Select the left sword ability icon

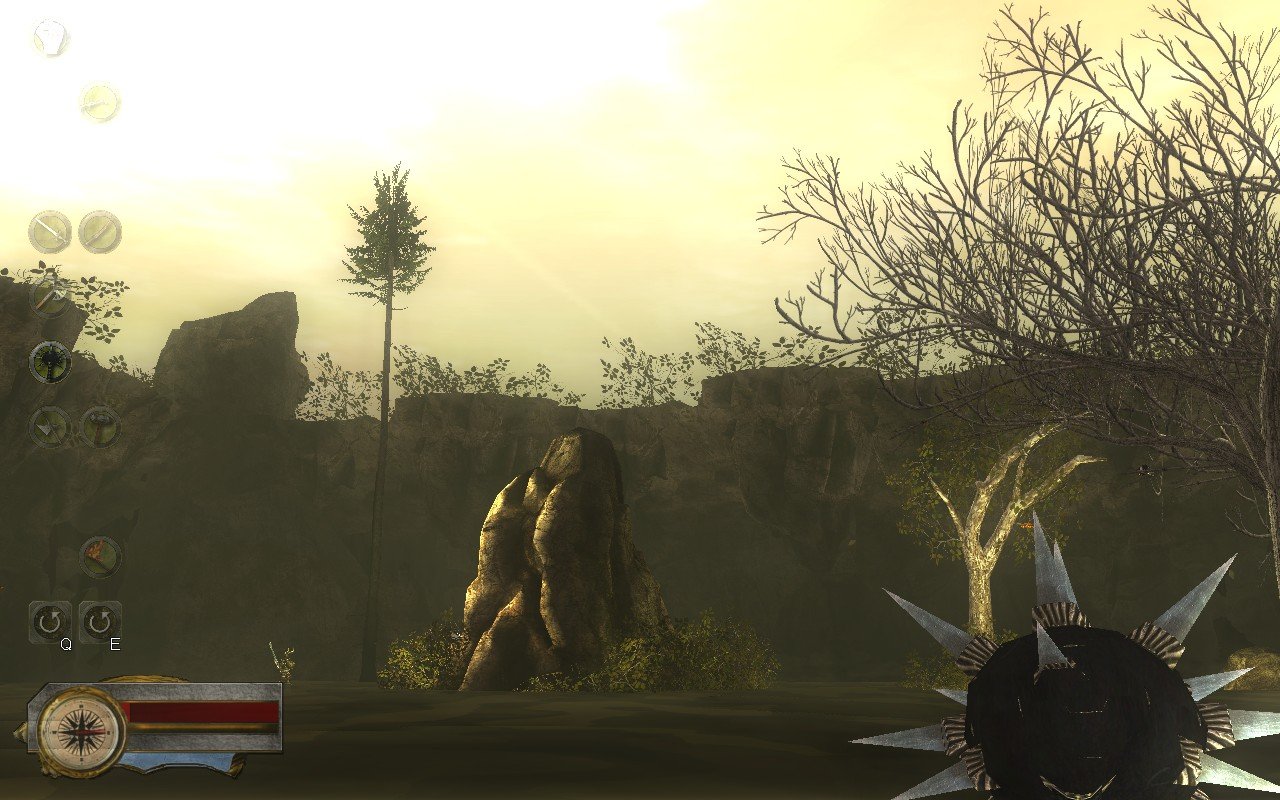point(48,232)
